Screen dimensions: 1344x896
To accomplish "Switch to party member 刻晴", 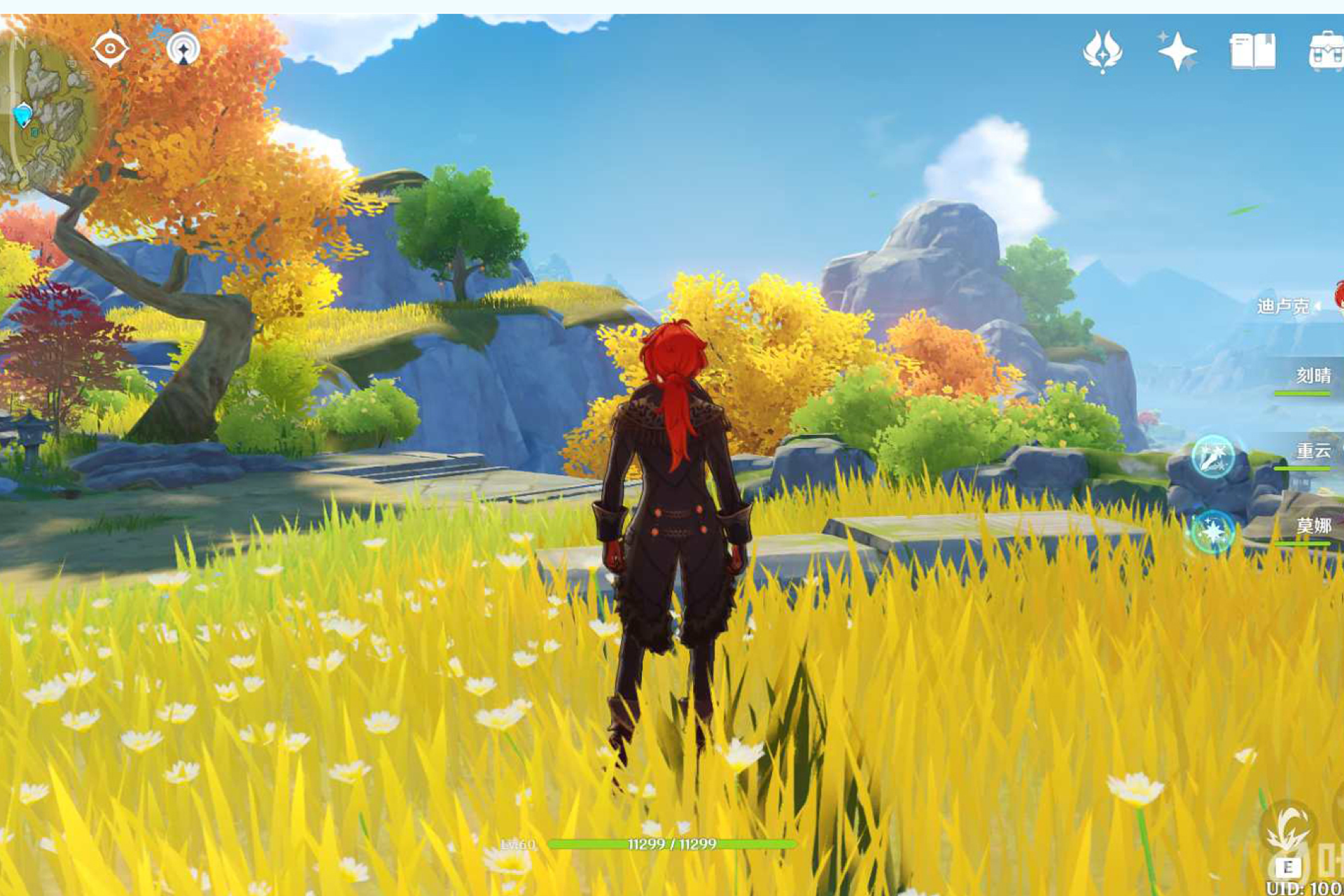I will tap(1312, 376).
